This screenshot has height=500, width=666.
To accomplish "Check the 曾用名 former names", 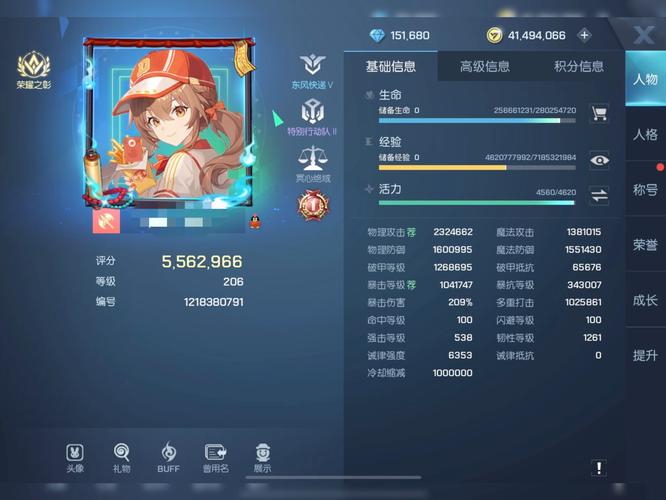I will tap(215, 458).
